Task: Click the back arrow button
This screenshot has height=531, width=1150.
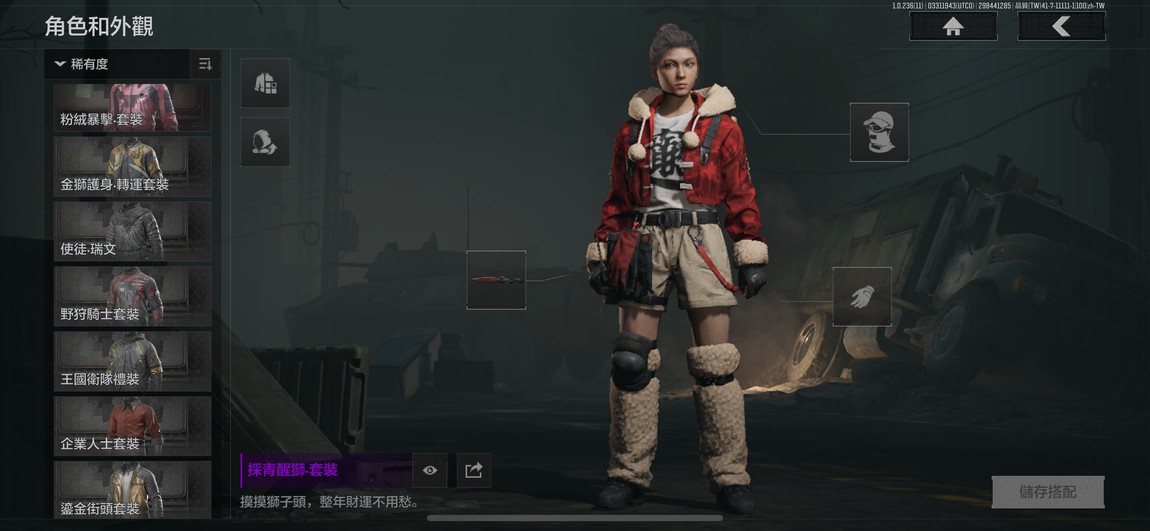Action: 1061,27
